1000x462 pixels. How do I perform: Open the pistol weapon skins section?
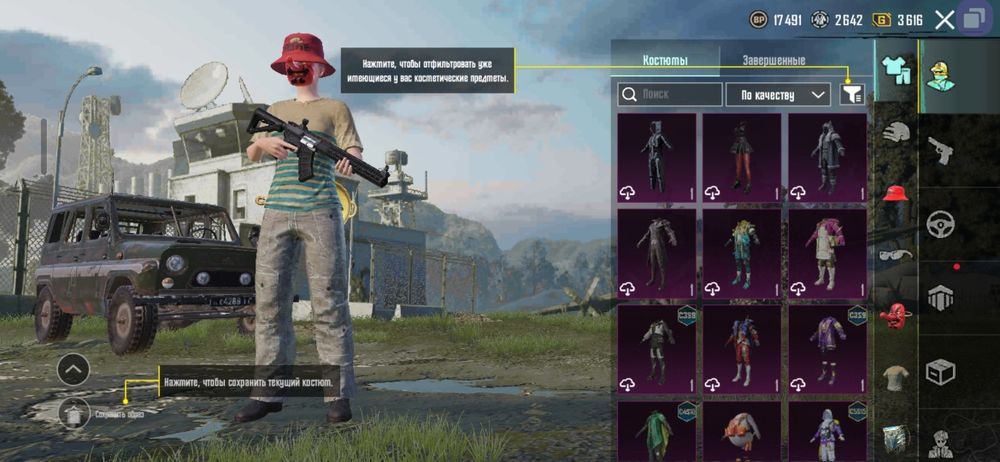(940, 151)
